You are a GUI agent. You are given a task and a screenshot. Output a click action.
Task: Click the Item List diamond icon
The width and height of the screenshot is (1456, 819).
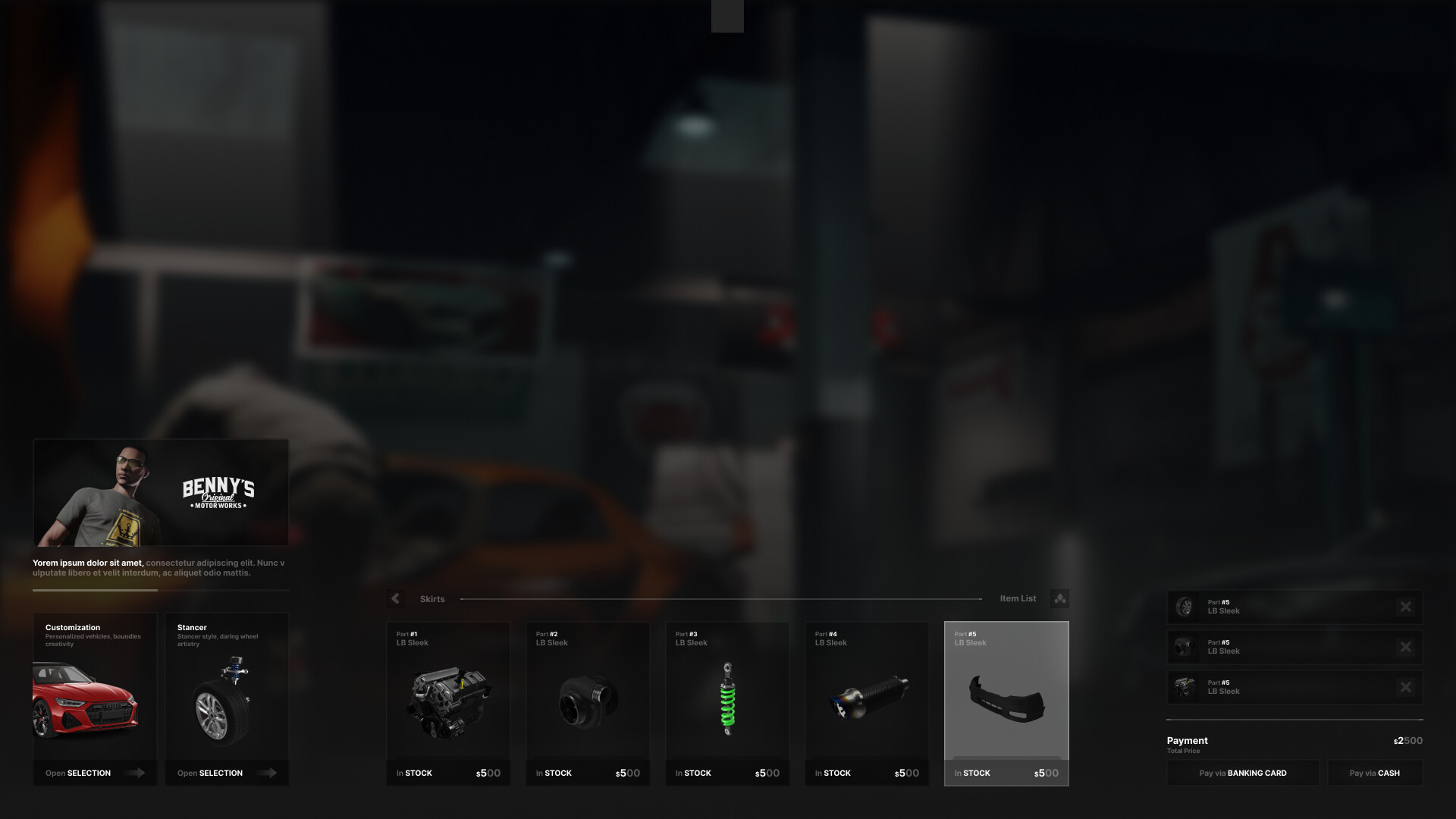[1059, 598]
